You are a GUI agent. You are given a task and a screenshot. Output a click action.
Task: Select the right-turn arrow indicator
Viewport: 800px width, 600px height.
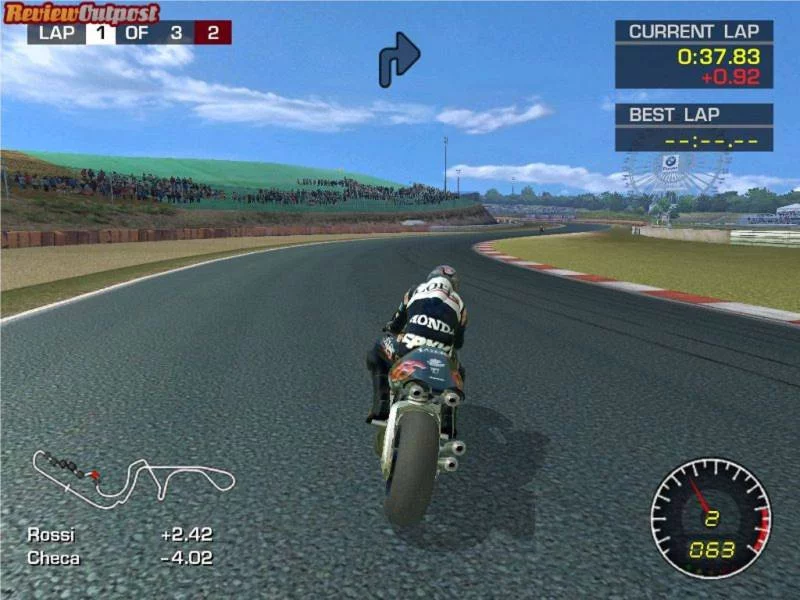click(x=398, y=58)
